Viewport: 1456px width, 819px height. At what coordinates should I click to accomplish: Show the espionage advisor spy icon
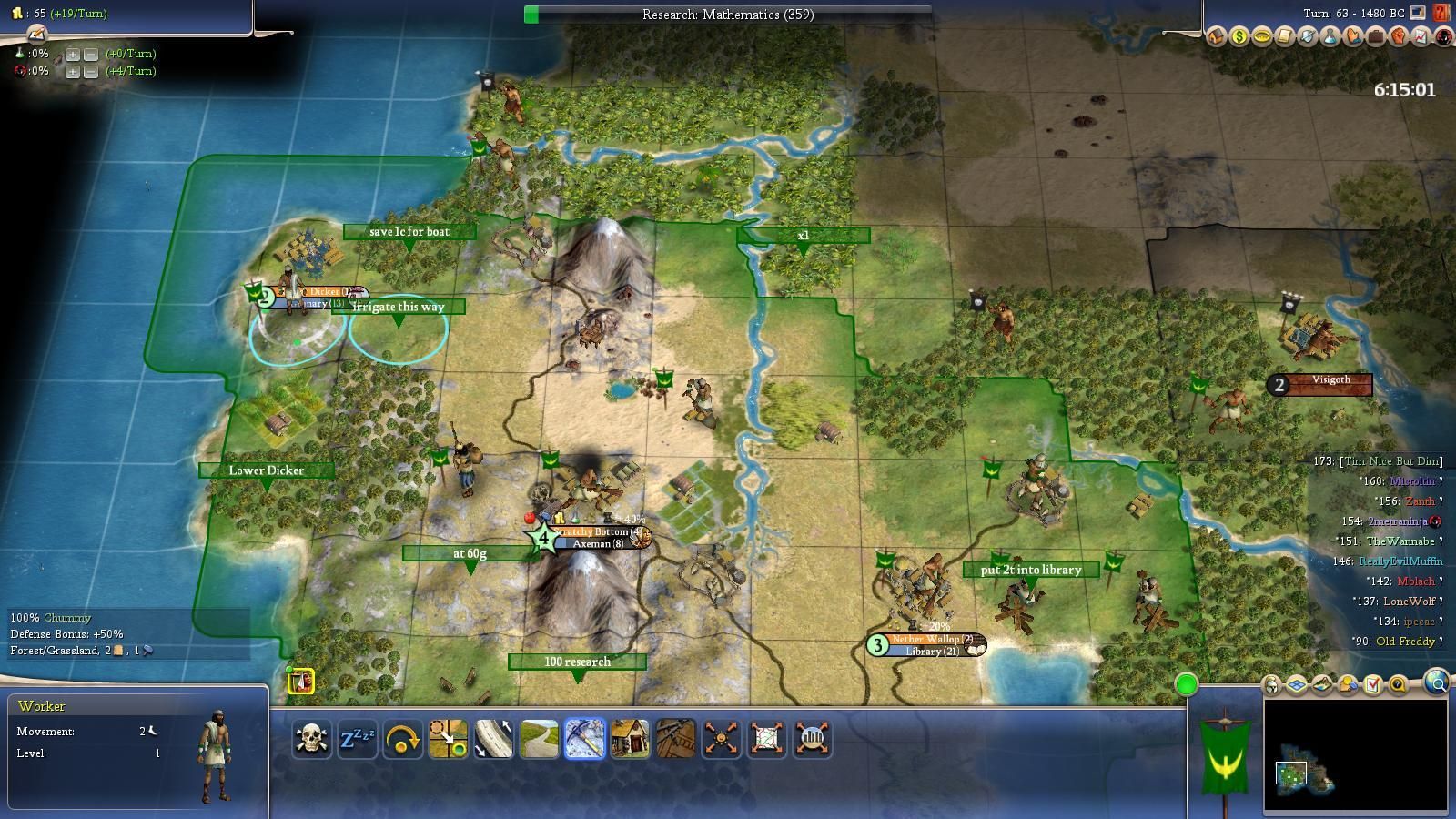(x=1443, y=37)
